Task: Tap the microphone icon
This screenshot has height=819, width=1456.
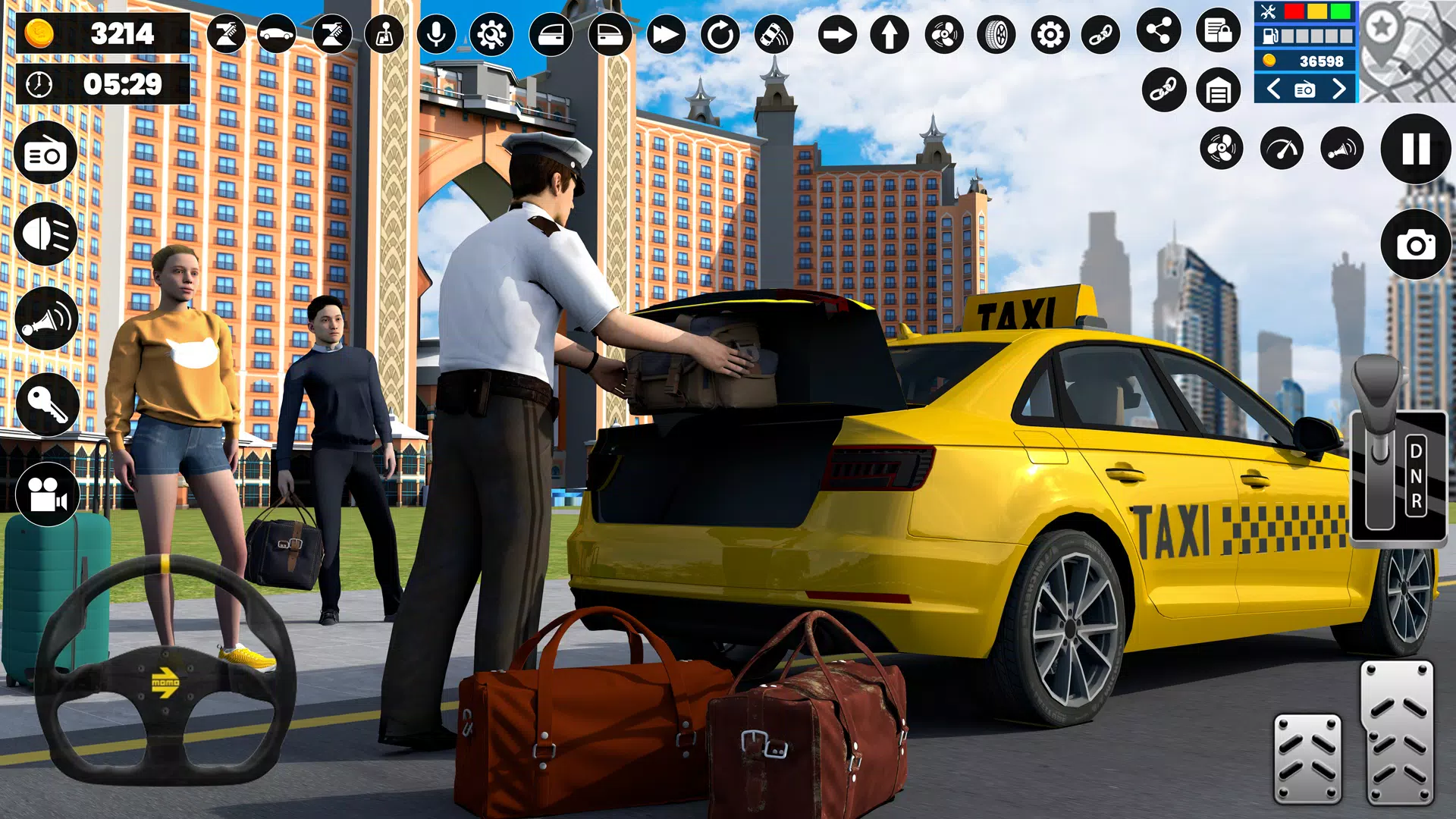Action: [437, 34]
